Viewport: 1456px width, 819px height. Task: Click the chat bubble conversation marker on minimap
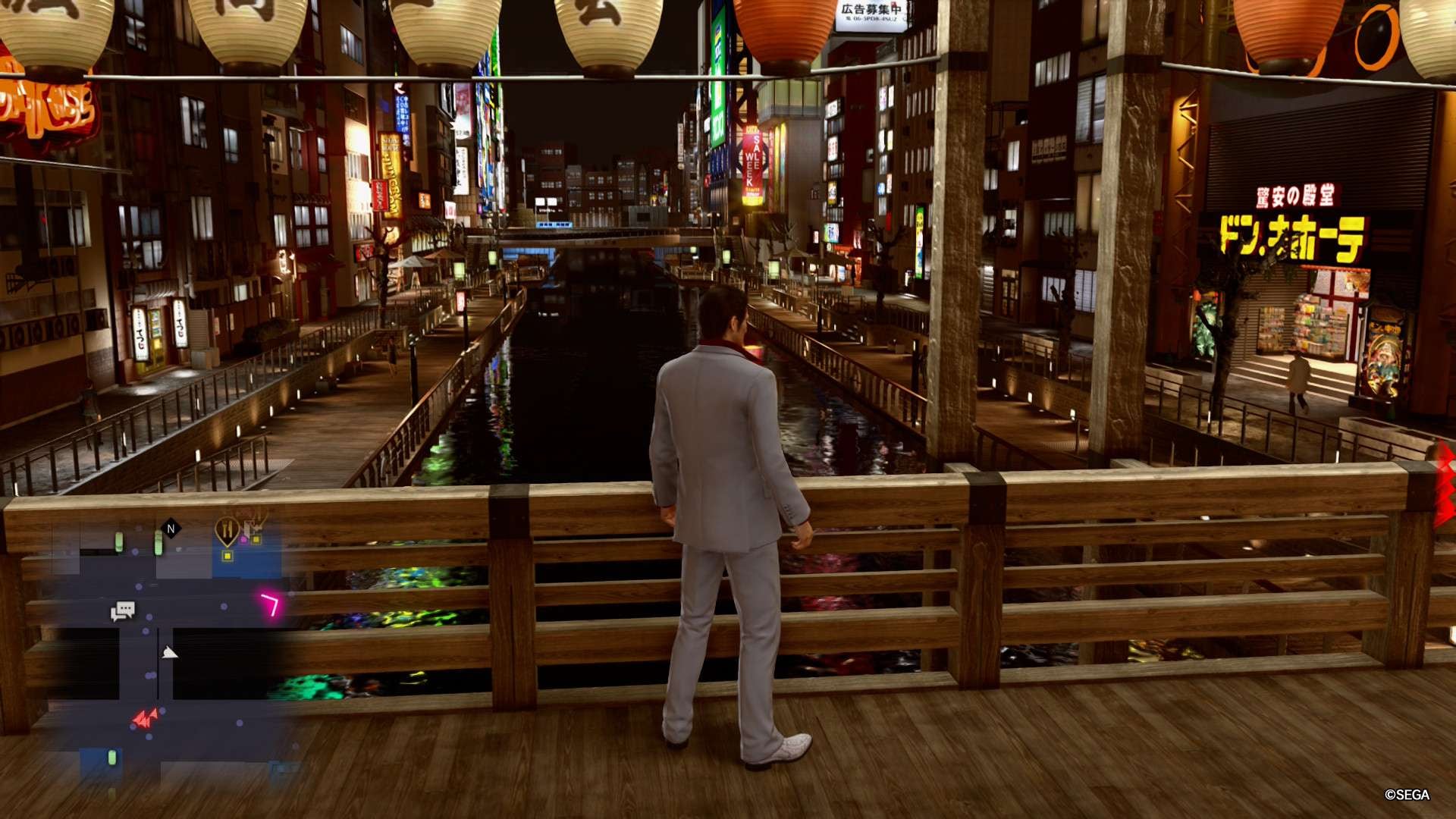(x=123, y=610)
